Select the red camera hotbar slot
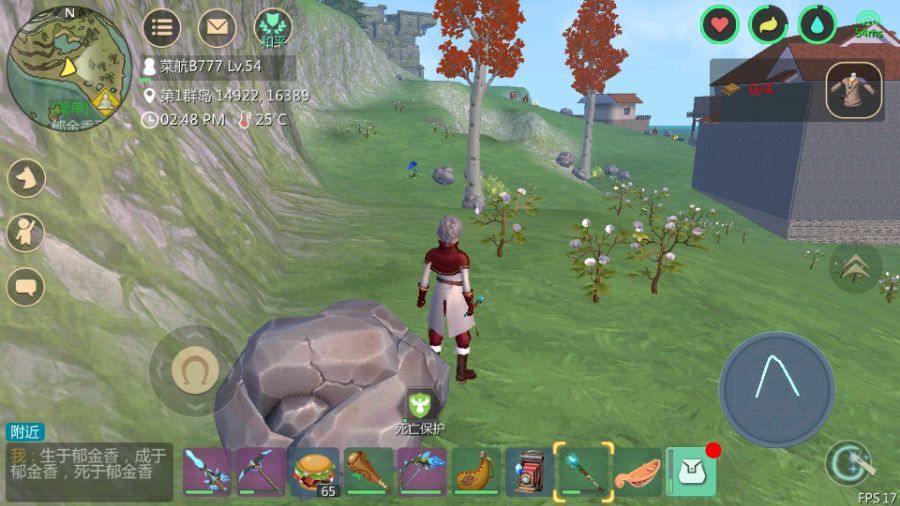 click(x=529, y=471)
